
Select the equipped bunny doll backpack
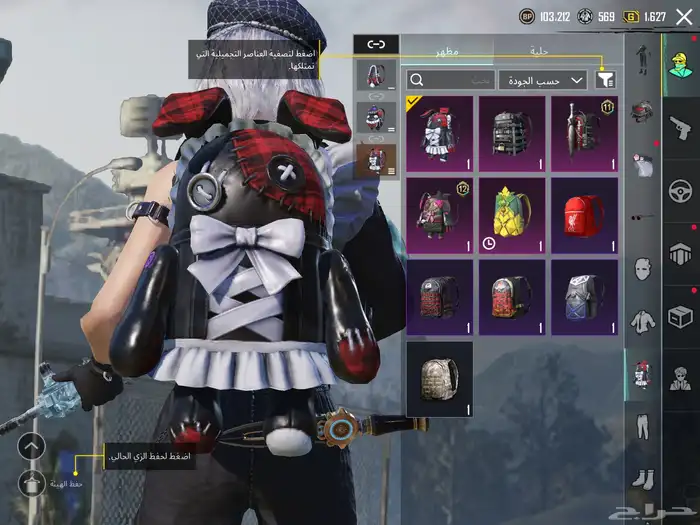pos(440,133)
